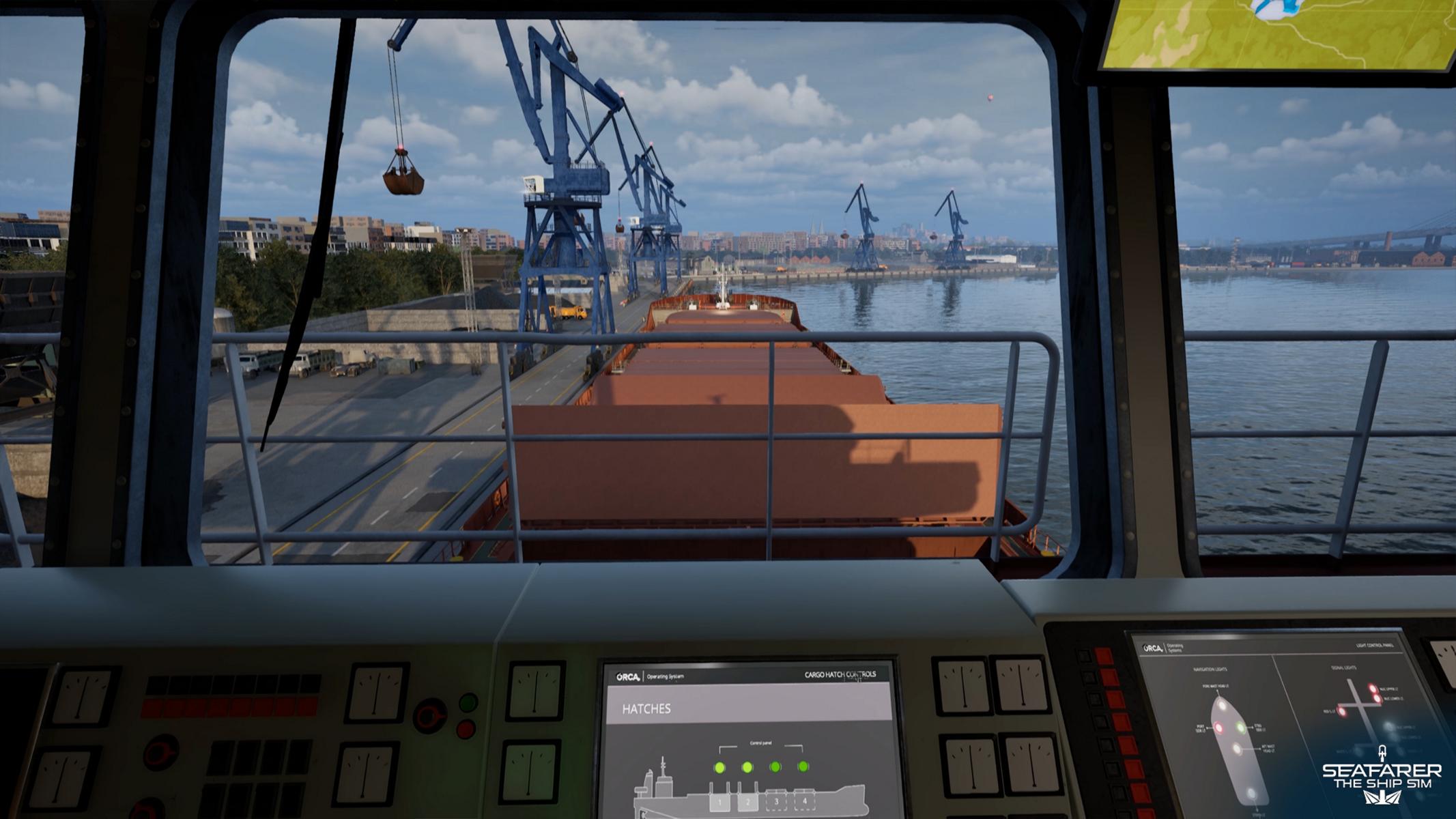This screenshot has height=819, width=1456.
Task: Open the yellow chart map display
Action: pyautogui.click(x=1276, y=31)
